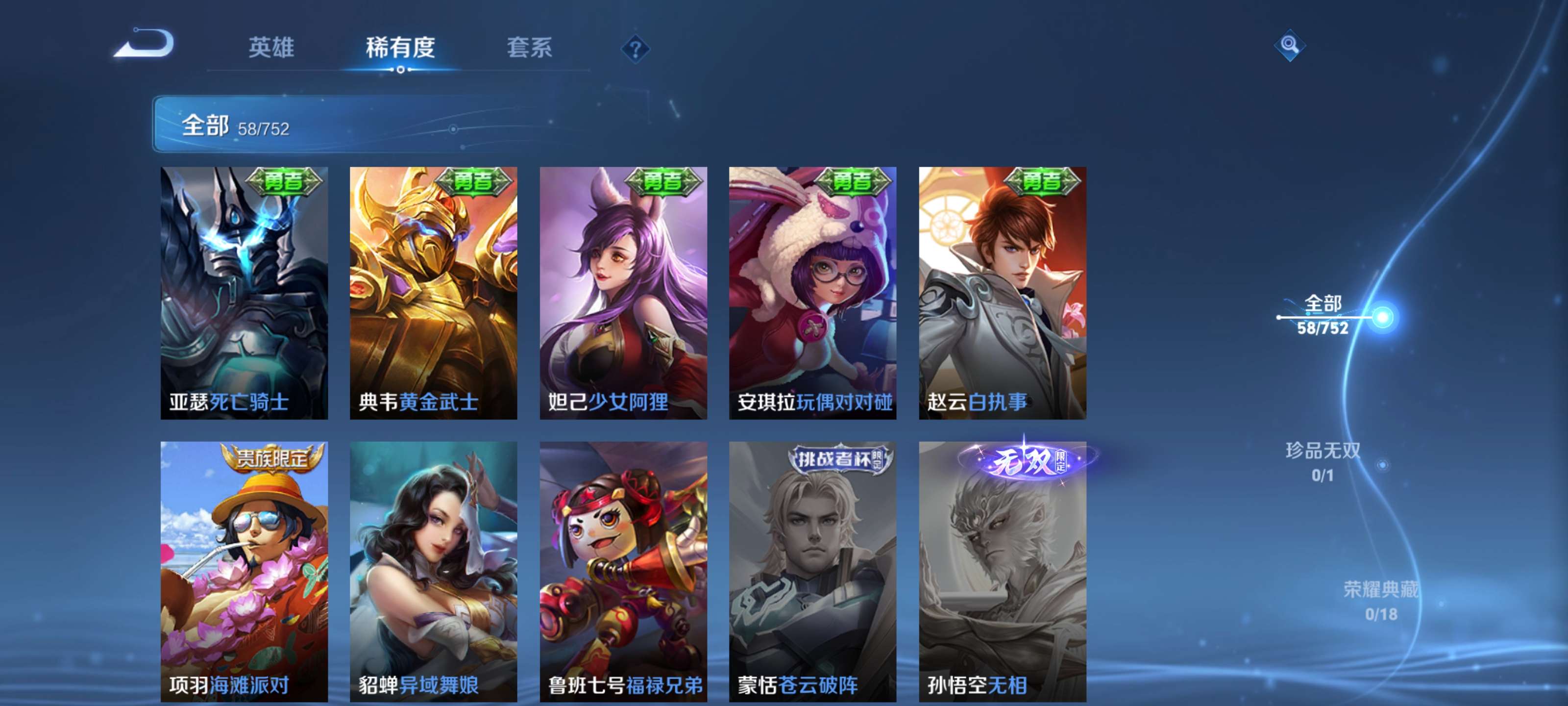
Task: Jump to the 荣耀典藏 rarity filter
Action: click(x=1380, y=601)
